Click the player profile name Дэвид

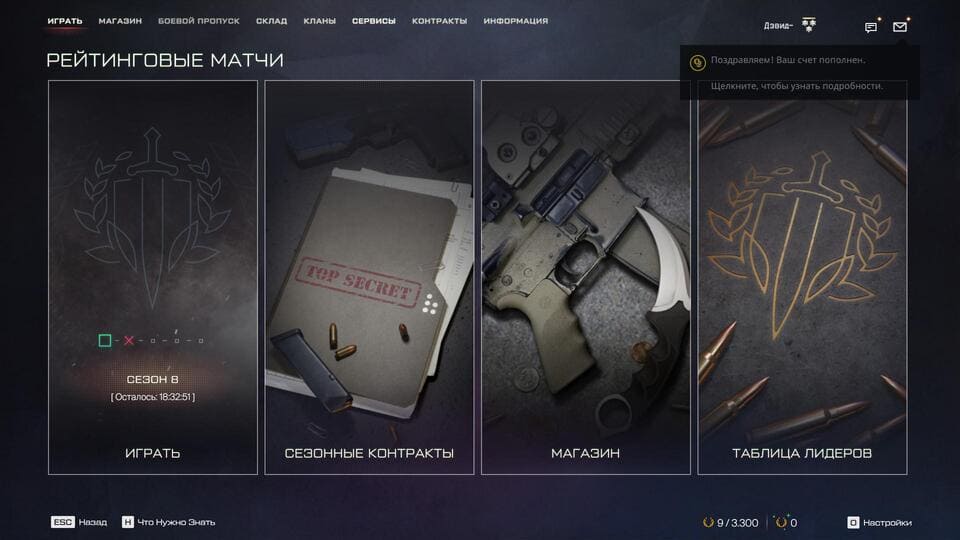click(777, 25)
